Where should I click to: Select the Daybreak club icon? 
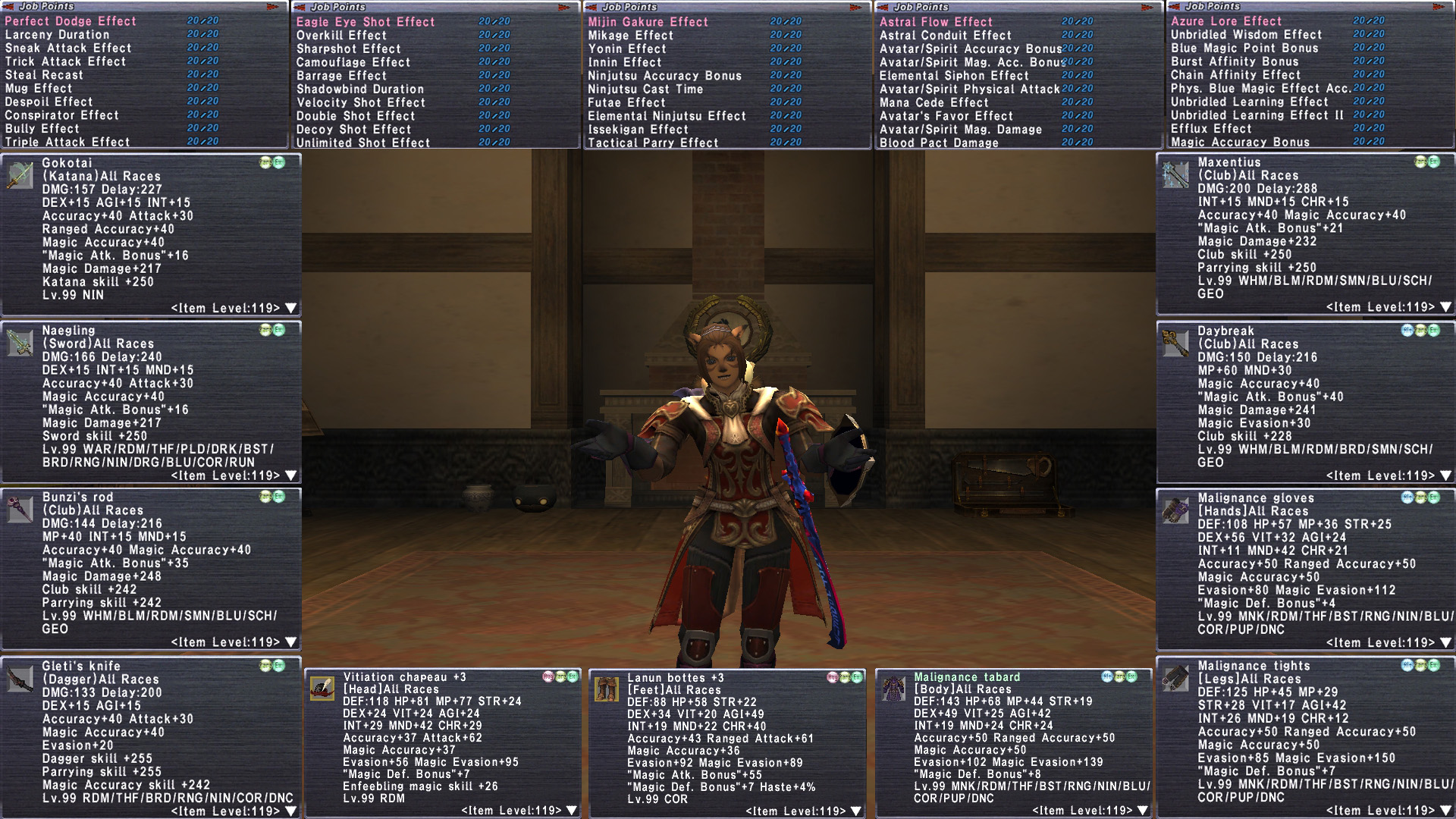pos(1175,343)
